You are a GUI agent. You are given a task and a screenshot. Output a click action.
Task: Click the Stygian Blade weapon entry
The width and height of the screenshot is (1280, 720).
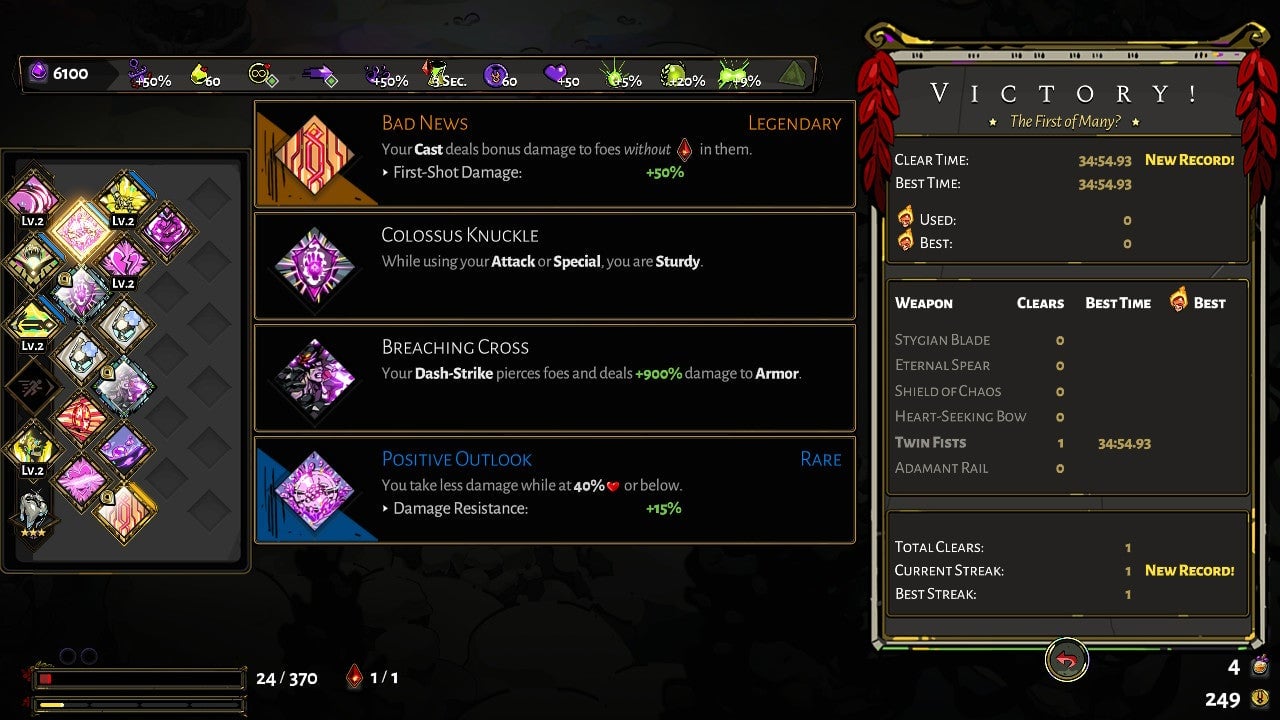pos(942,340)
